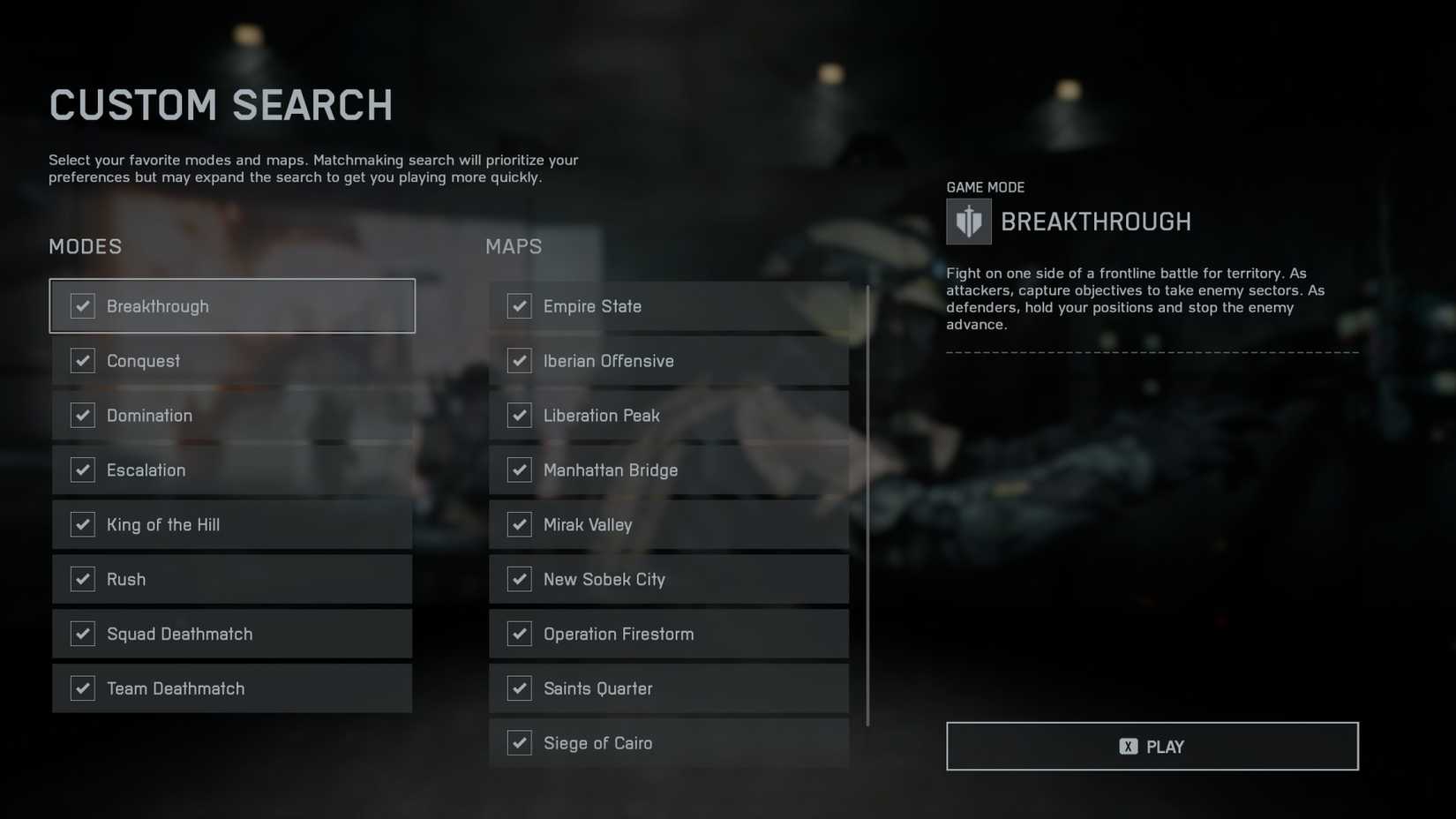Viewport: 1456px width, 819px height.
Task: Toggle the Saints Quarter map checkbox
Action: 519,688
